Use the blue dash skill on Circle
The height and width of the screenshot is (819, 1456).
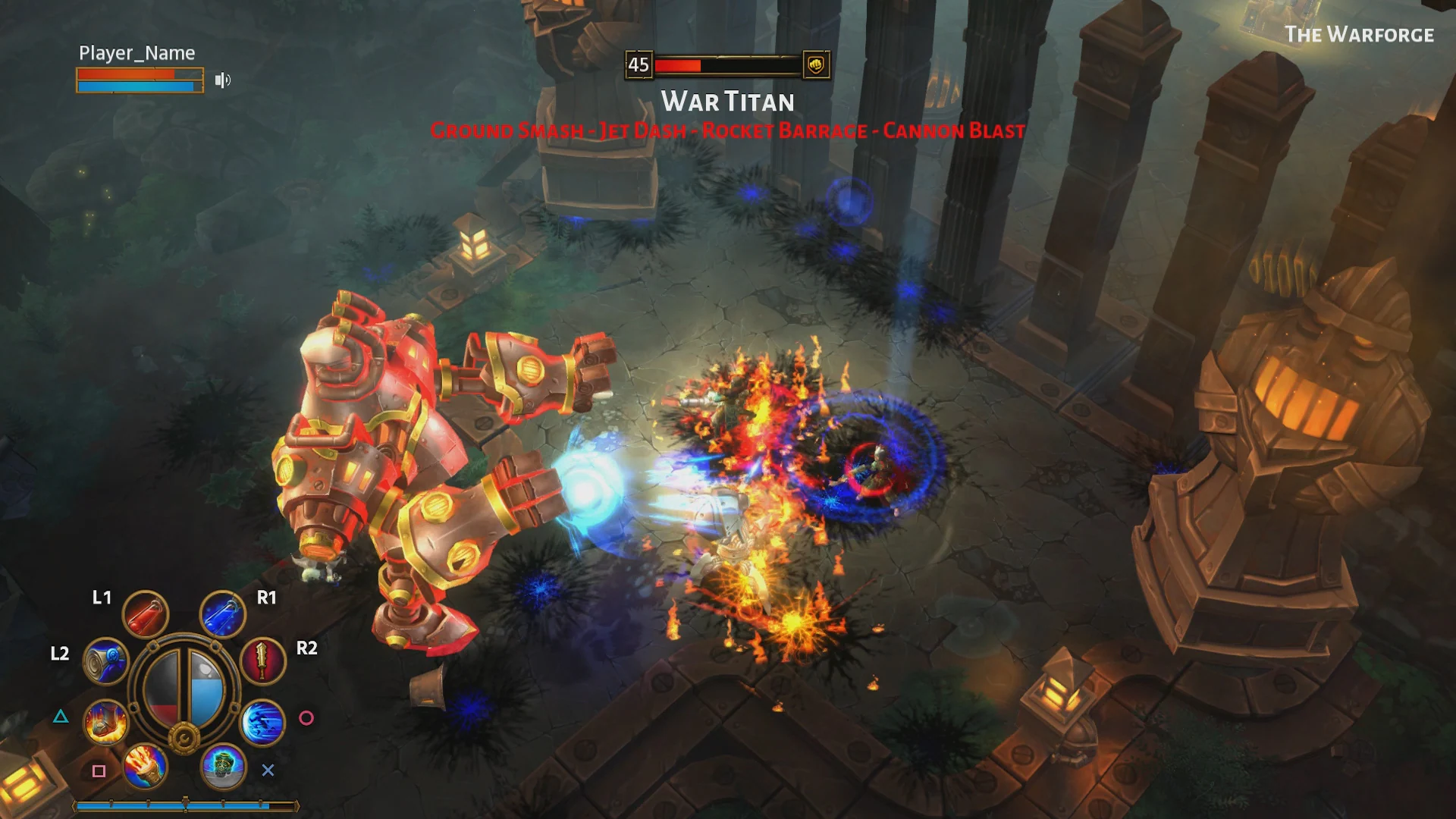(x=262, y=721)
